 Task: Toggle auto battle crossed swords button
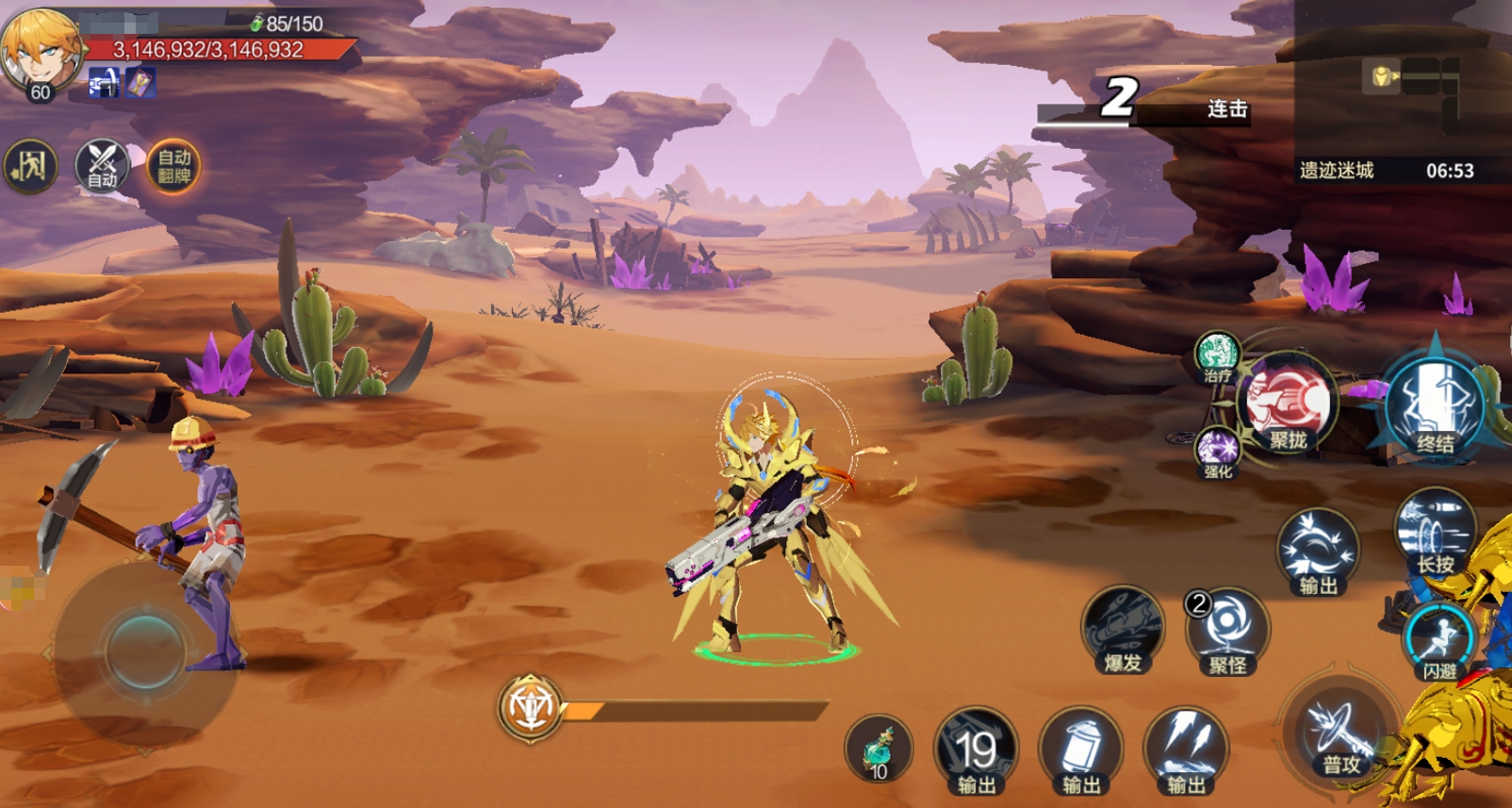coord(102,167)
